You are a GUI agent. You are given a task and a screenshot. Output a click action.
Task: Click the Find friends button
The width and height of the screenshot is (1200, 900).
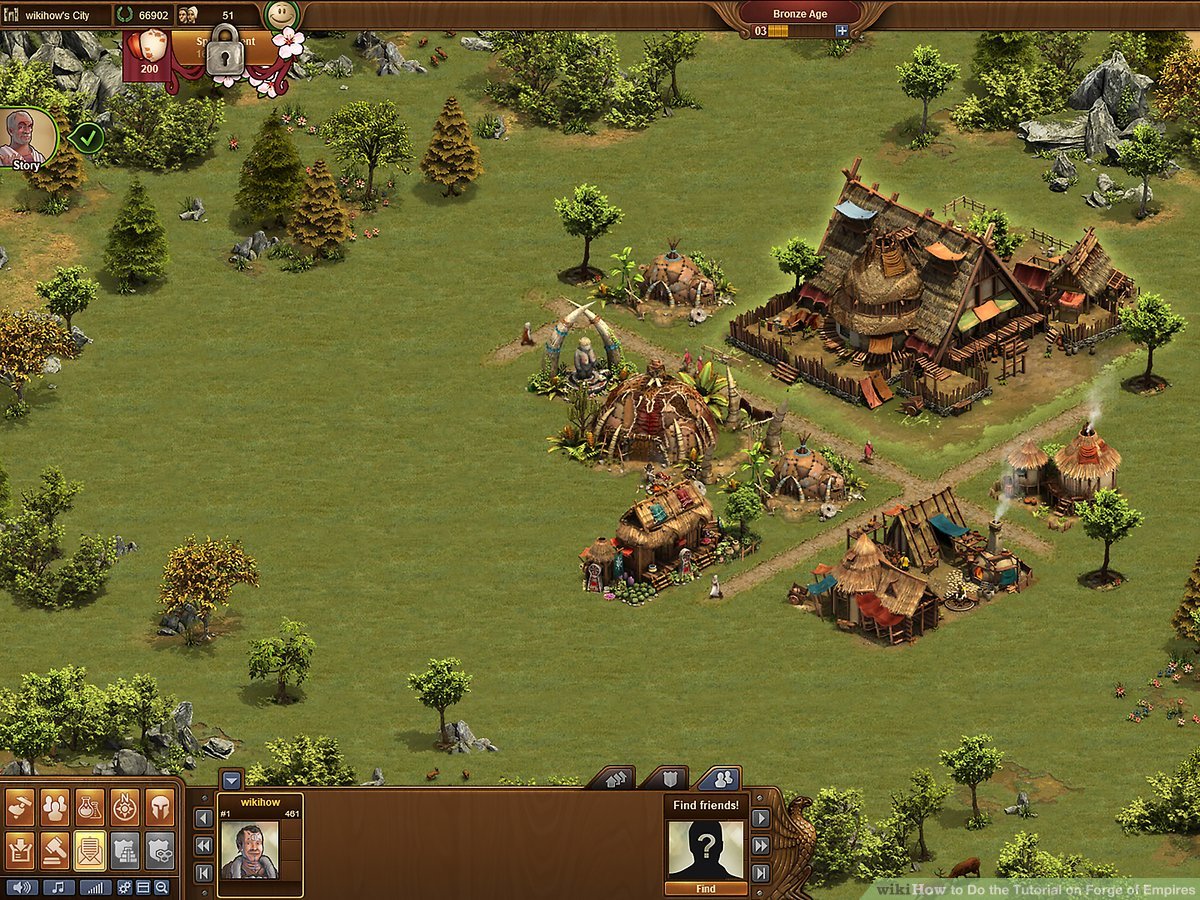[706, 888]
